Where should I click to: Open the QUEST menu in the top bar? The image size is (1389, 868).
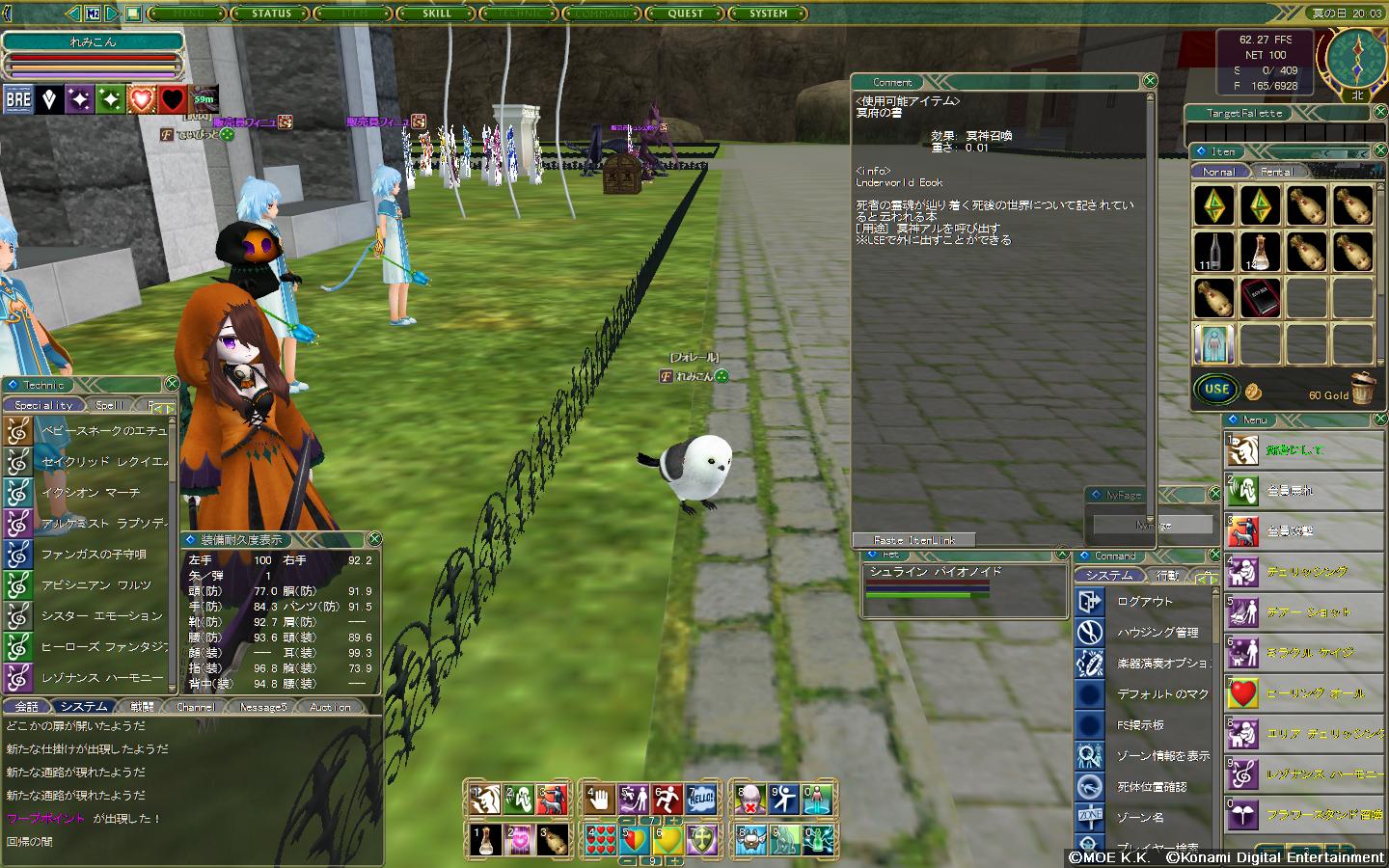(686, 14)
